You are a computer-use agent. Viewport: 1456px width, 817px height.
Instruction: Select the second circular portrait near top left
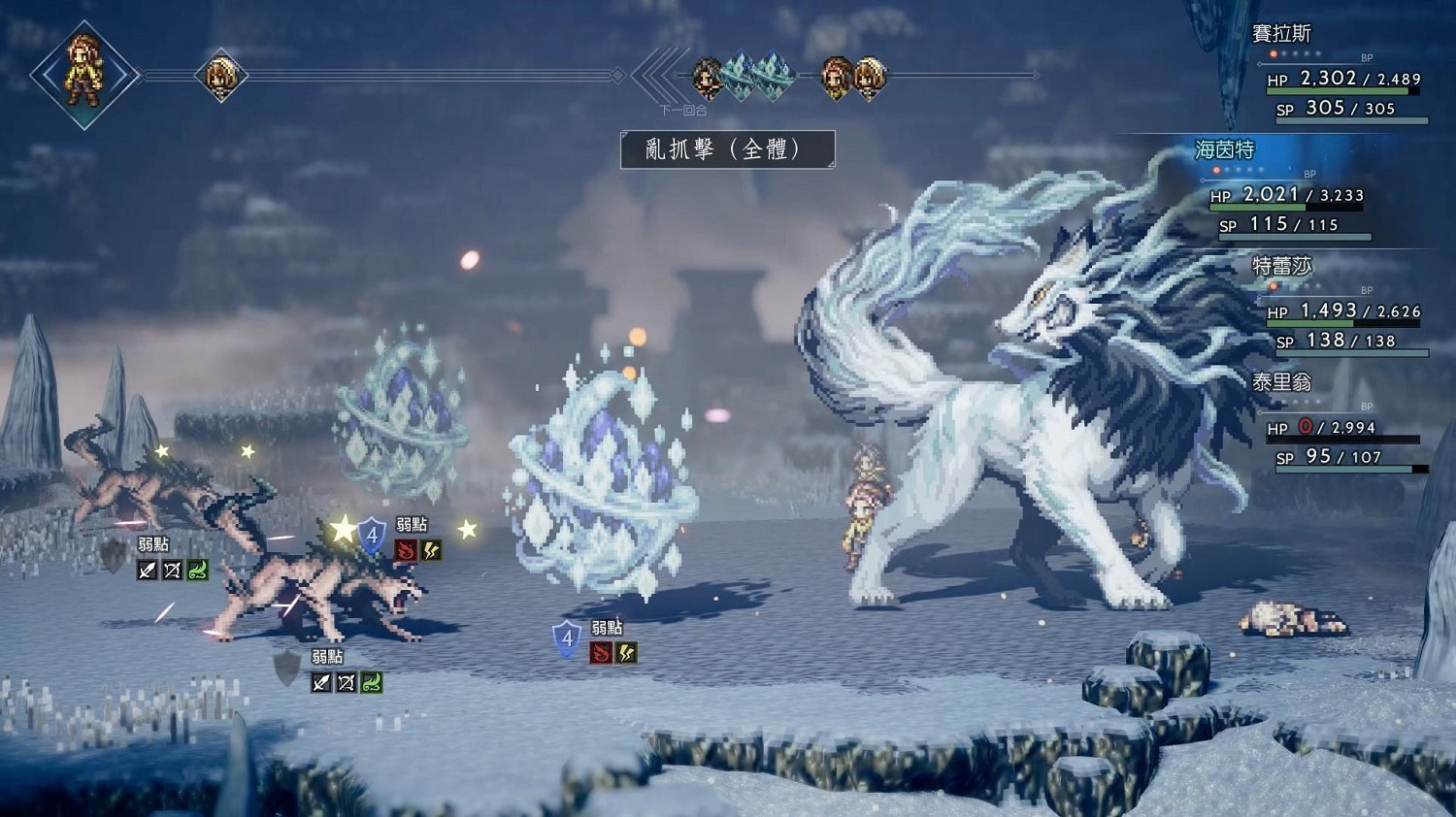coord(221,75)
